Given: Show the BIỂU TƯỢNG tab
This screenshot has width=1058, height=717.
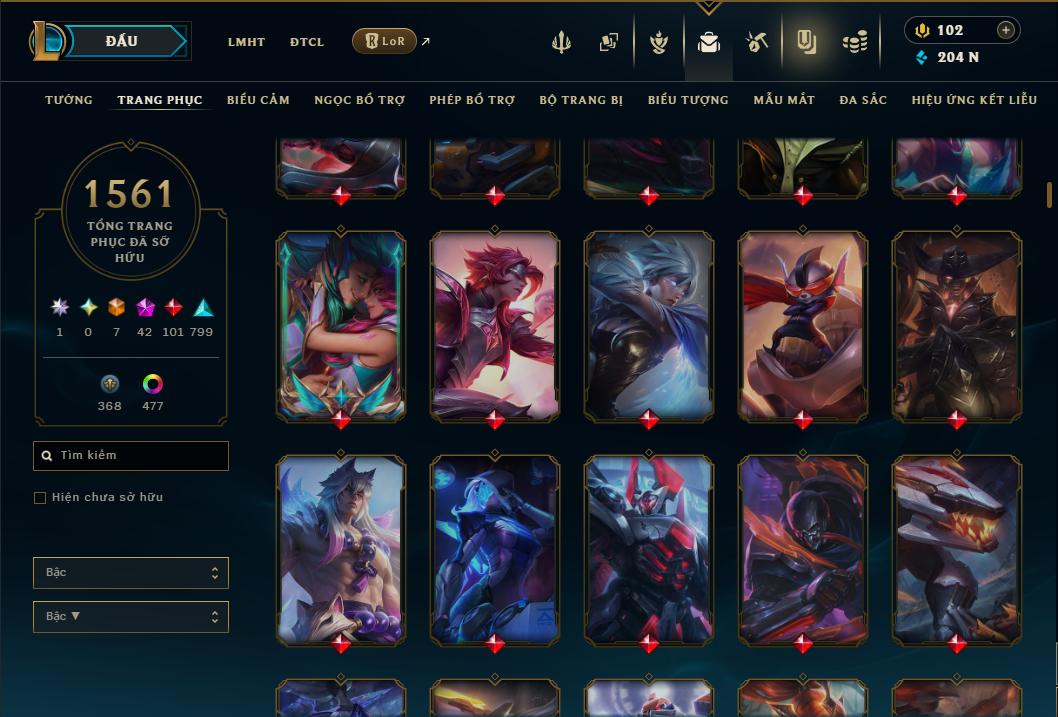Looking at the screenshot, I should 688,100.
